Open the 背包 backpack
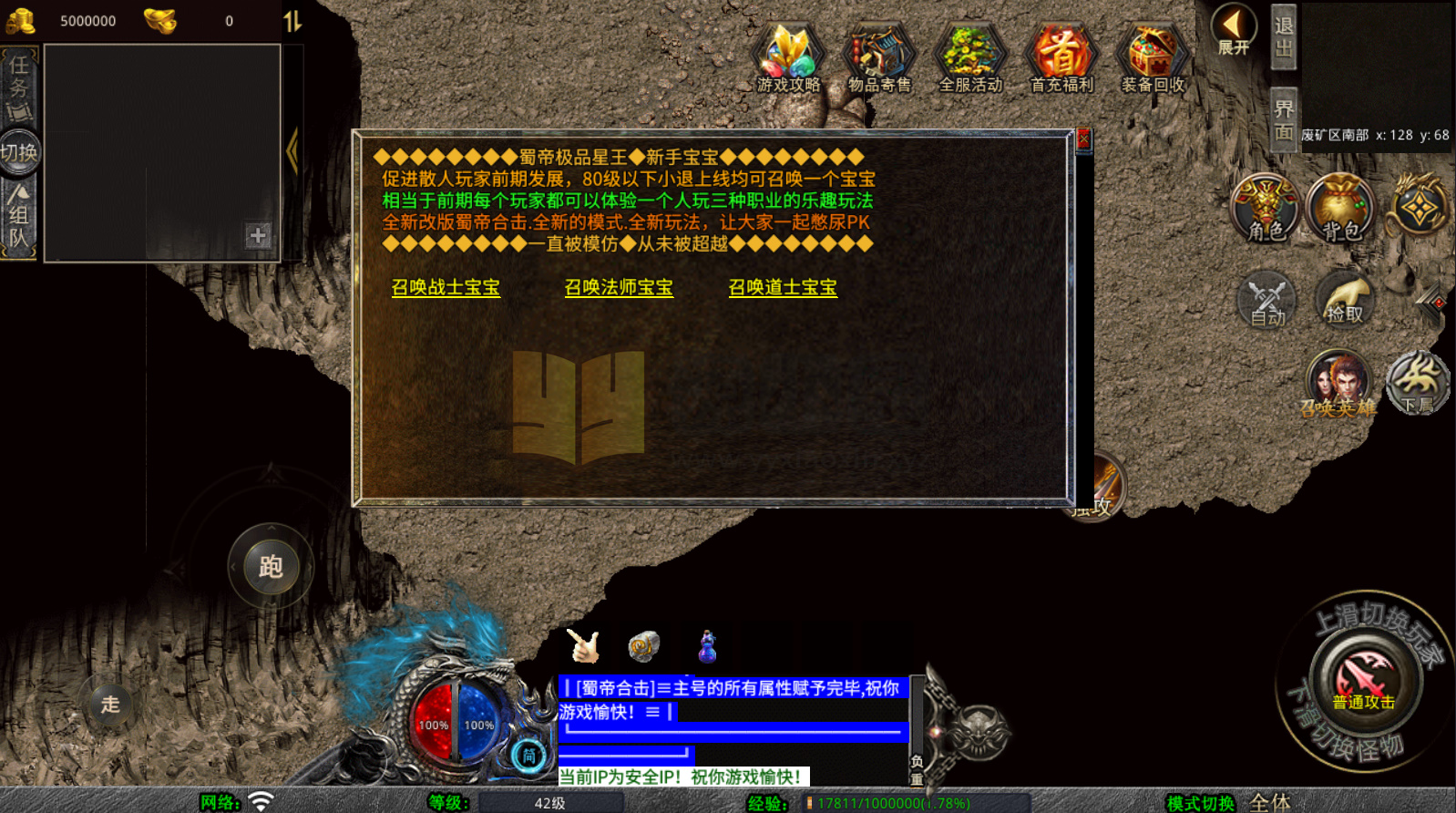Viewport: 1456px width, 813px height. (x=1341, y=208)
